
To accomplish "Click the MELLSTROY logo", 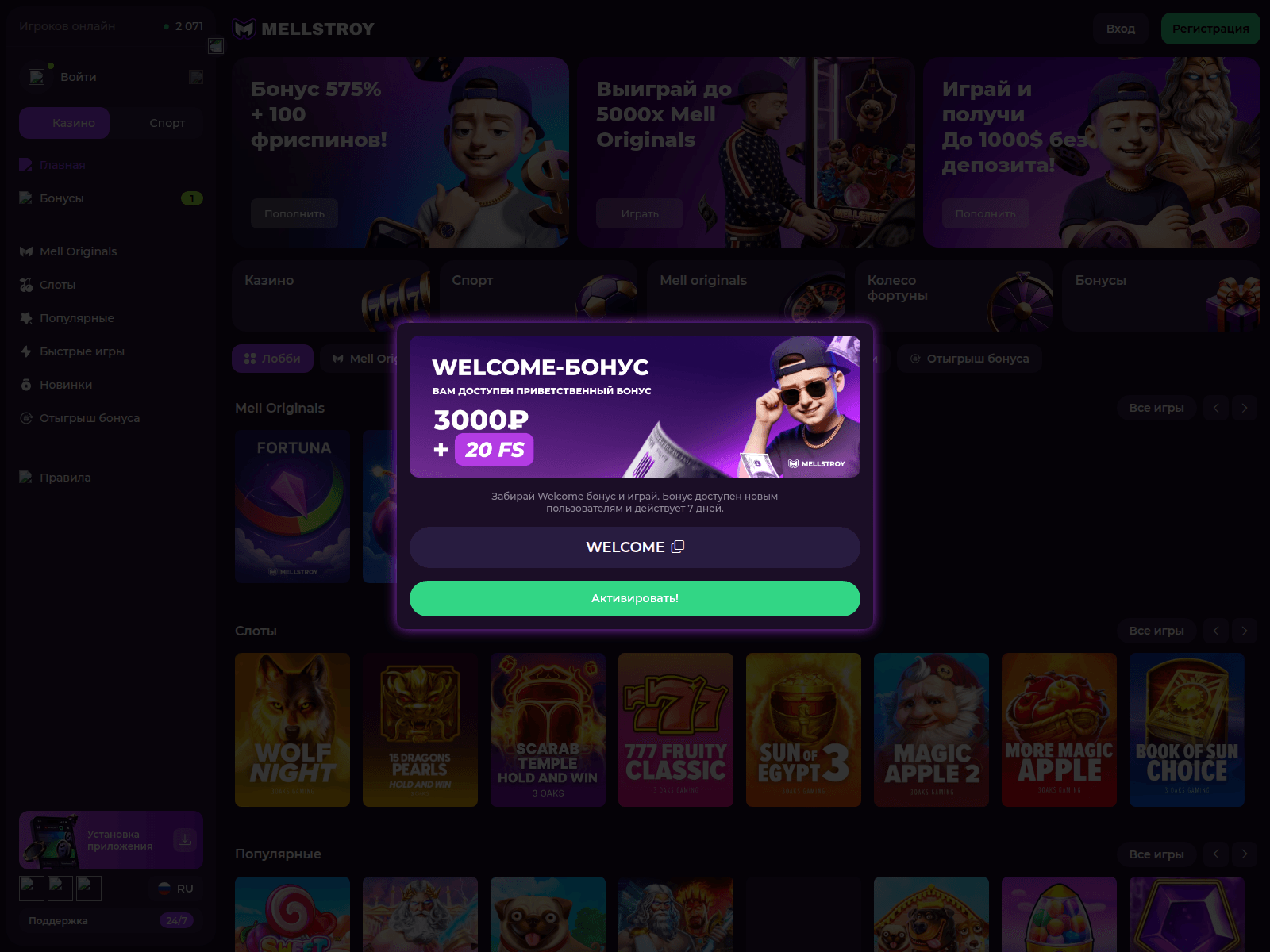I will point(304,29).
